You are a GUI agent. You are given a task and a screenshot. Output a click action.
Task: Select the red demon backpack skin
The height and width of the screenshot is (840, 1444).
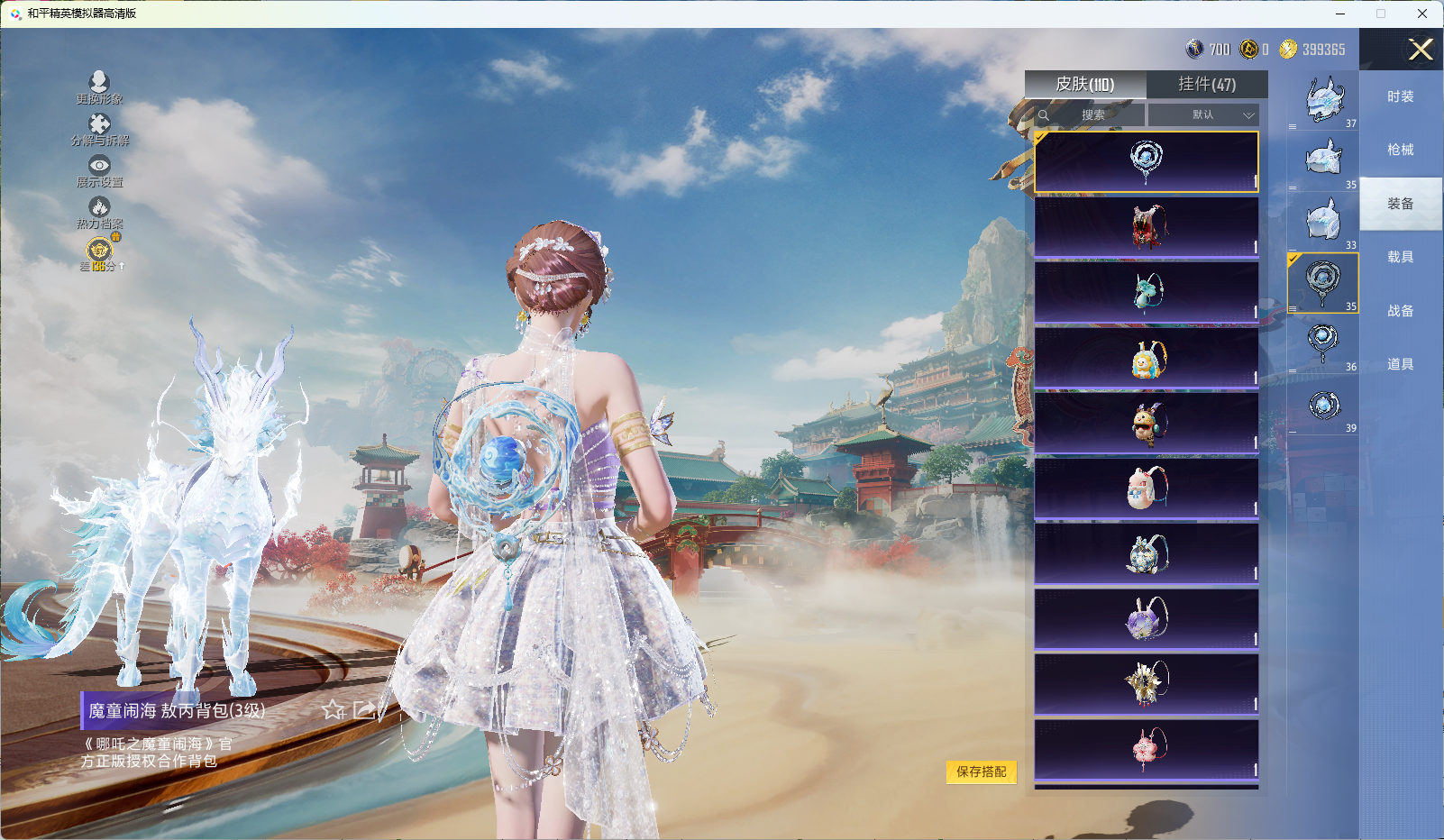[x=1147, y=227]
